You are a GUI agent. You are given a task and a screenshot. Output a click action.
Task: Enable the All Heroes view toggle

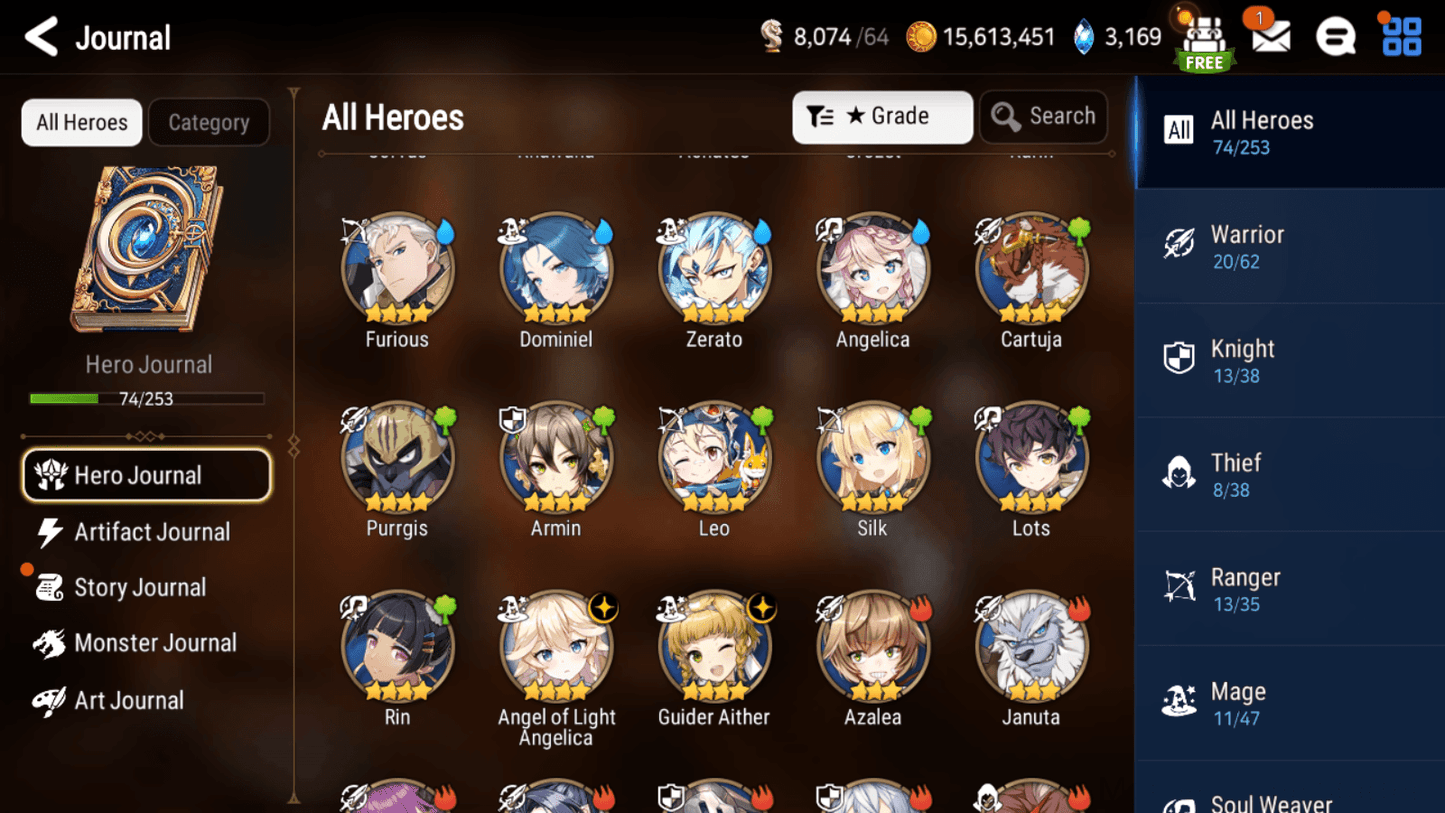[81, 122]
